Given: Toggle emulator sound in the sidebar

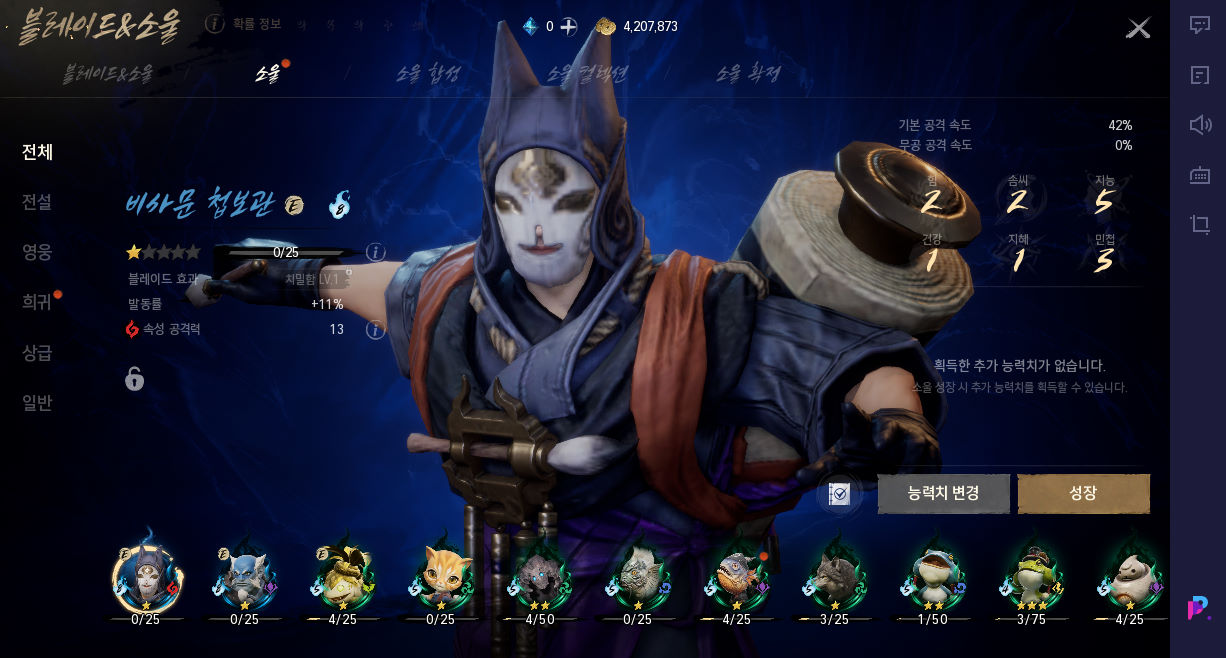Looking at the screenshot, I should 1200,125.
